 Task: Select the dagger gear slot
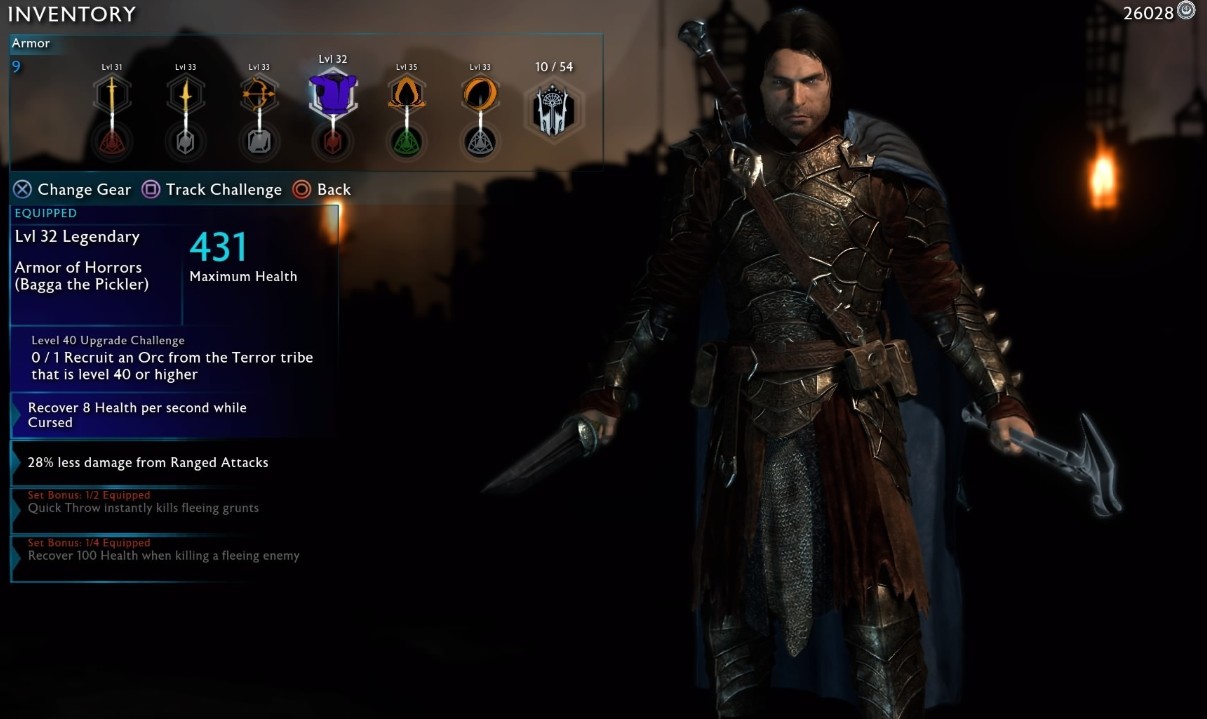click(x=185, y=96)
